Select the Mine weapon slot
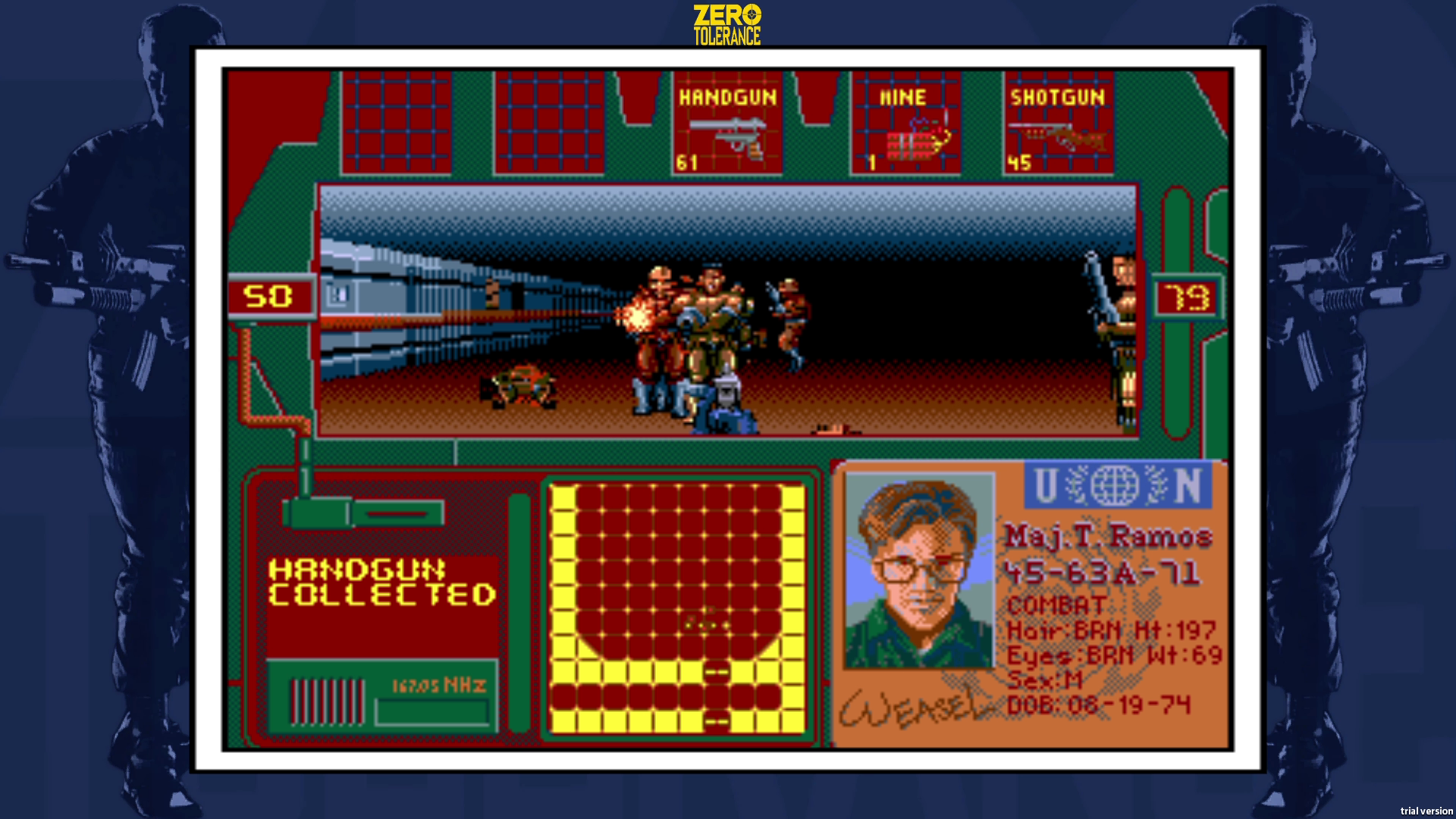The width and height of the screenshot is (1456, 819). click(907, 125)
